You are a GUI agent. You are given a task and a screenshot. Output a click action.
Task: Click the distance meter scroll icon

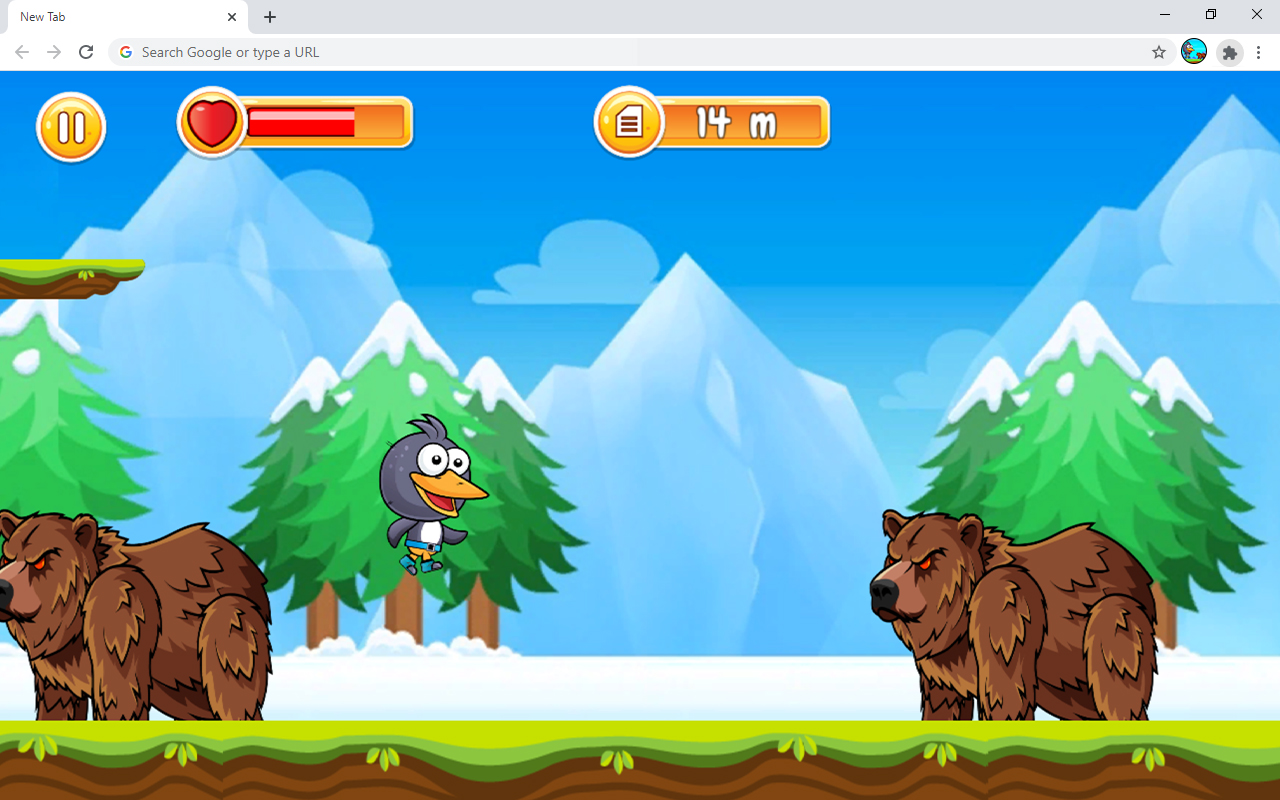[x=629, y=122]
